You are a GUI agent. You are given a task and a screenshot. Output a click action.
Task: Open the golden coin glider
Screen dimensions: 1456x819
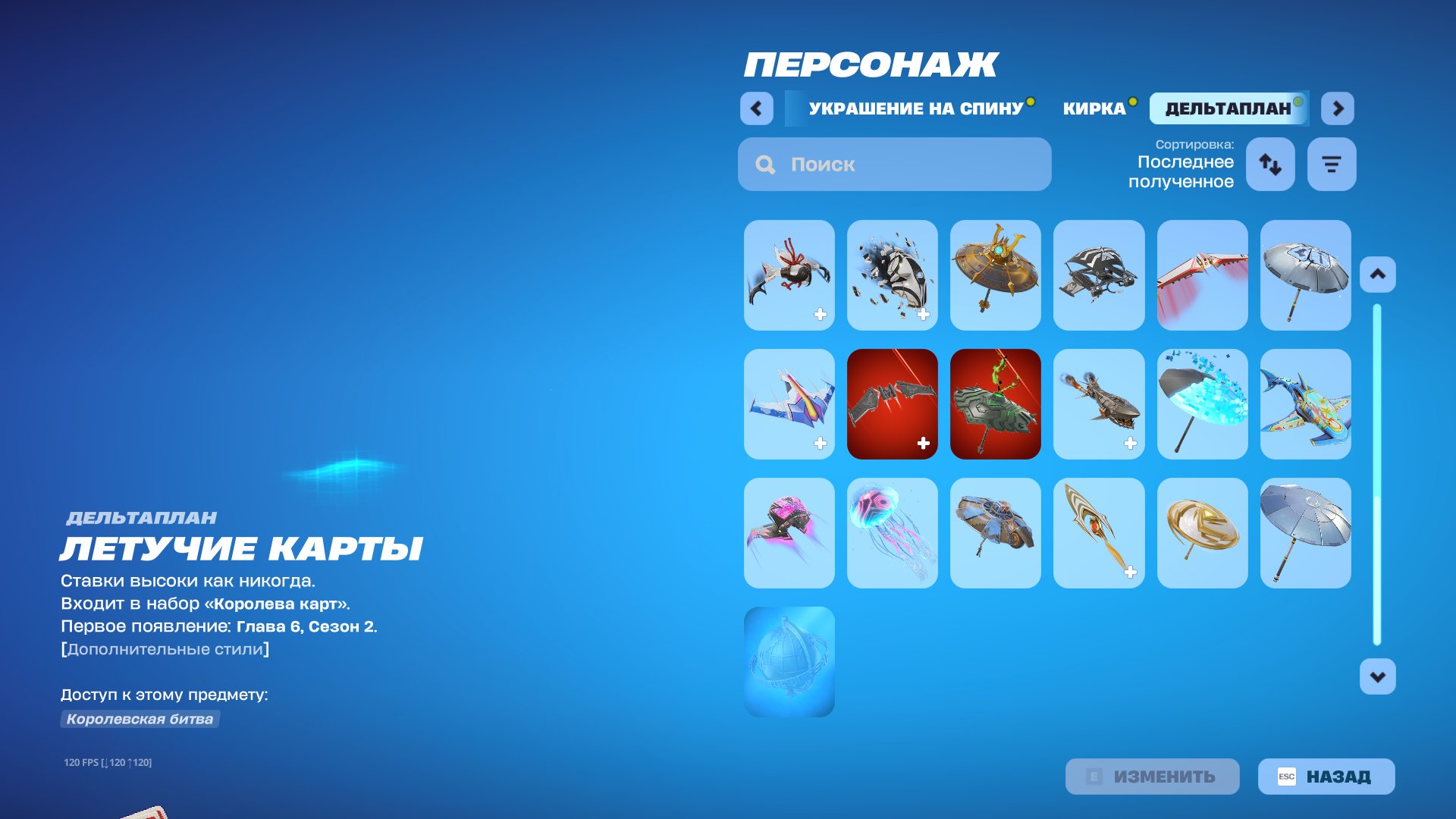pos(1202,532)
